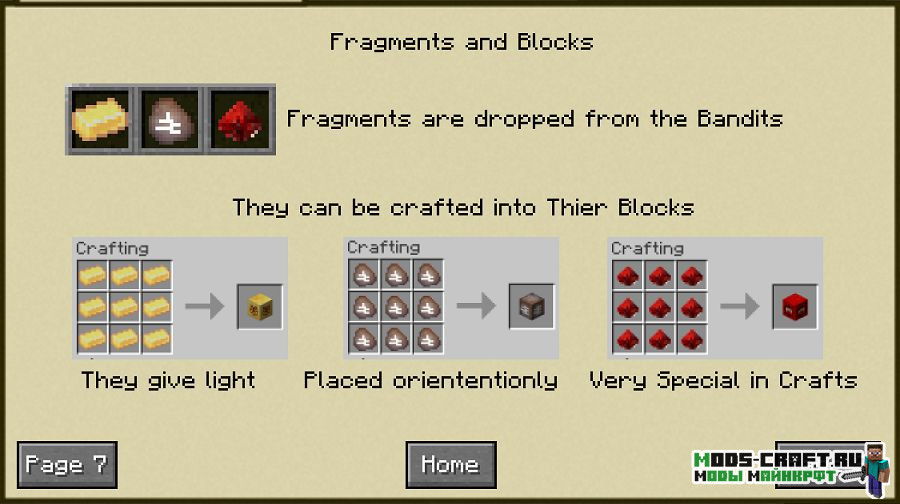Click the red block crafting result

tap(796, 307)
